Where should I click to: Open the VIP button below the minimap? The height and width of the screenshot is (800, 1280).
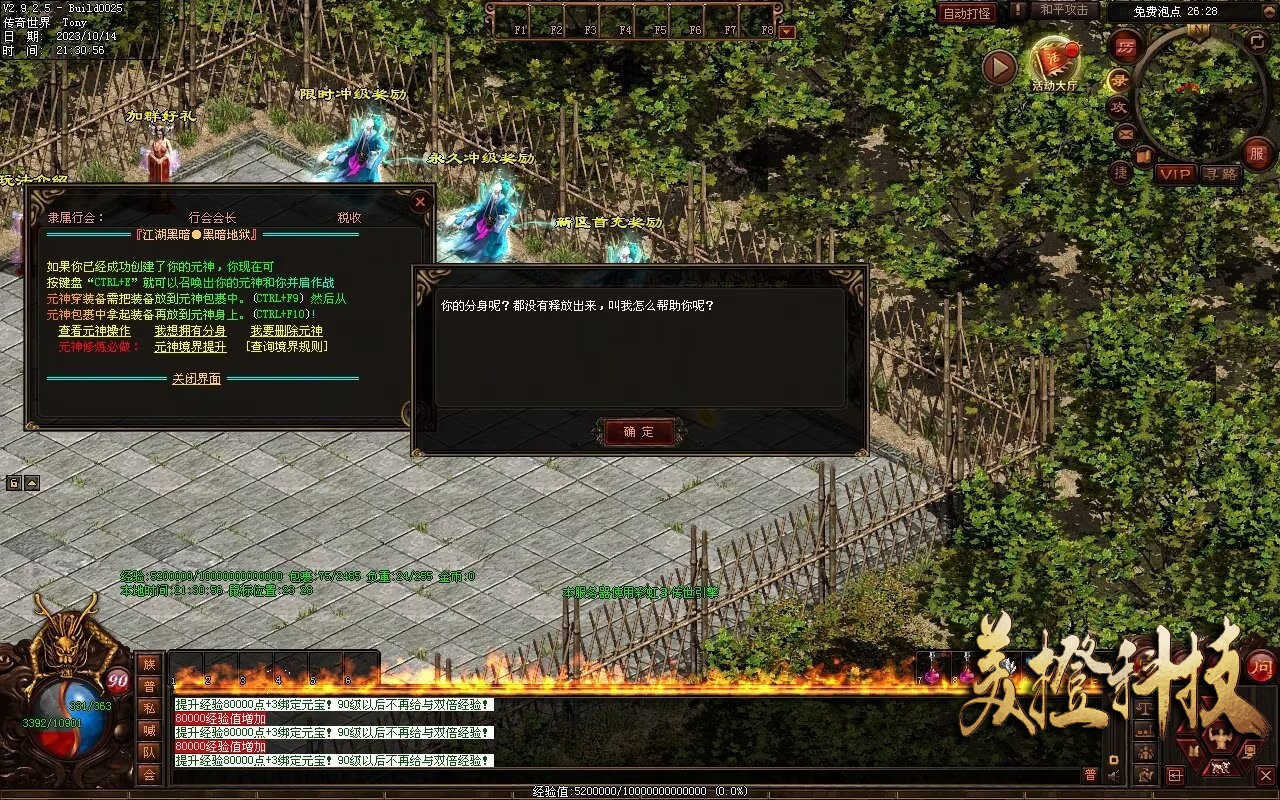click(1176, 174)
